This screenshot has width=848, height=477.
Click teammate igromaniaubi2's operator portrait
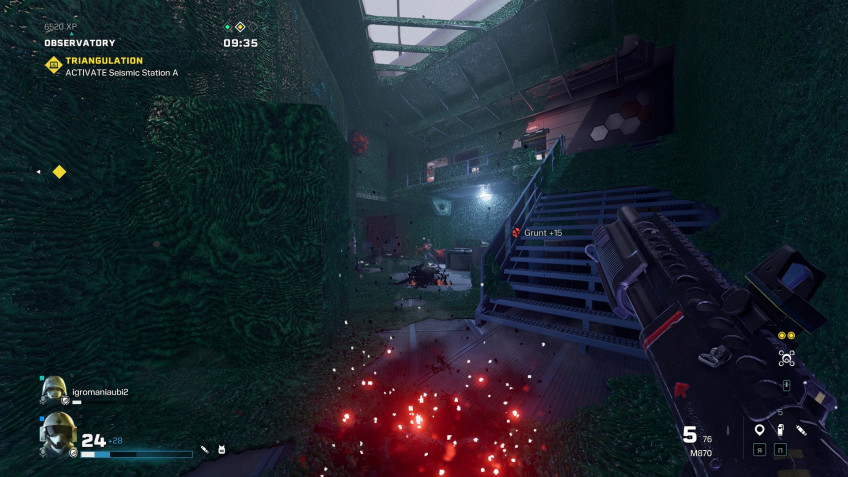[x=53, y=391]
